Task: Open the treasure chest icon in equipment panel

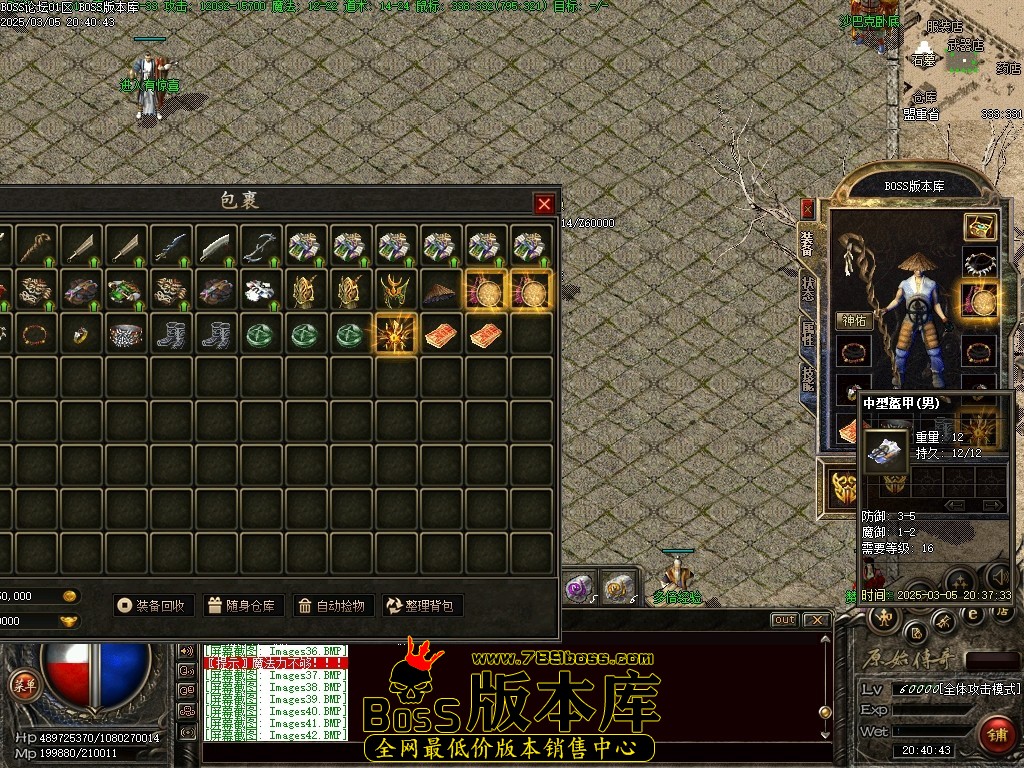Action: (x=980, y=226)
